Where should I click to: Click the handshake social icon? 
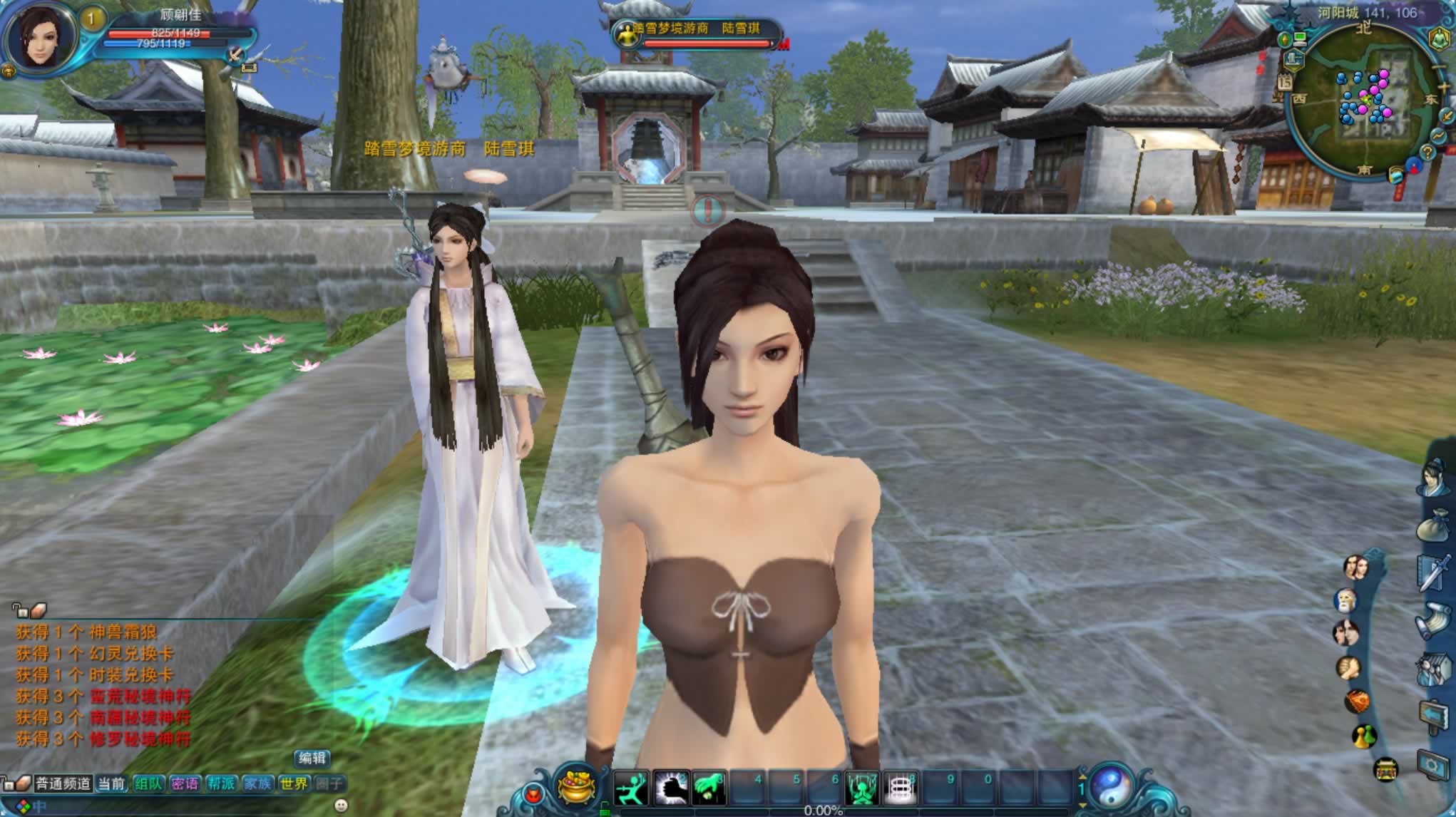1348,668
